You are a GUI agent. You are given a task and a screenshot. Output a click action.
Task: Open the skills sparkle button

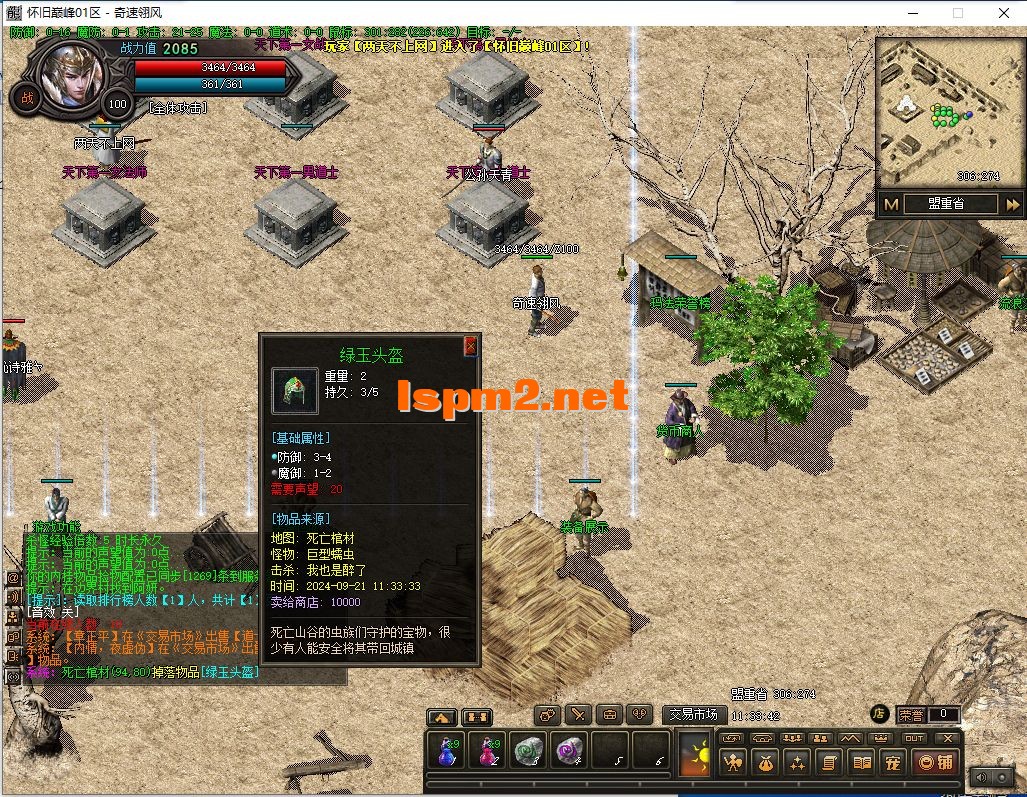[797, 763]
